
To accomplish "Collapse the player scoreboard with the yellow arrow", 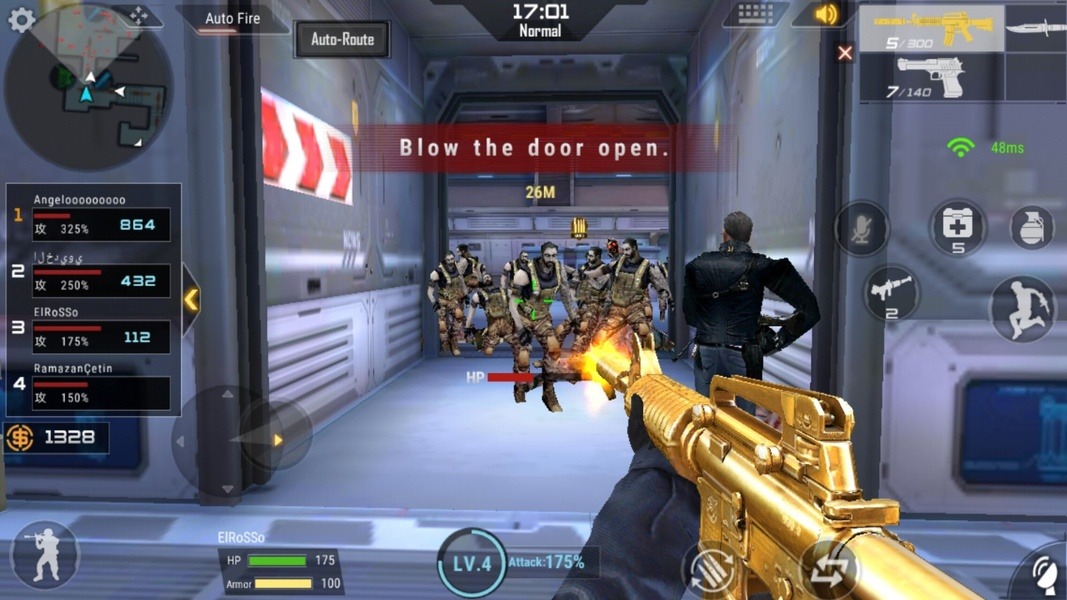I will point(191,299).
